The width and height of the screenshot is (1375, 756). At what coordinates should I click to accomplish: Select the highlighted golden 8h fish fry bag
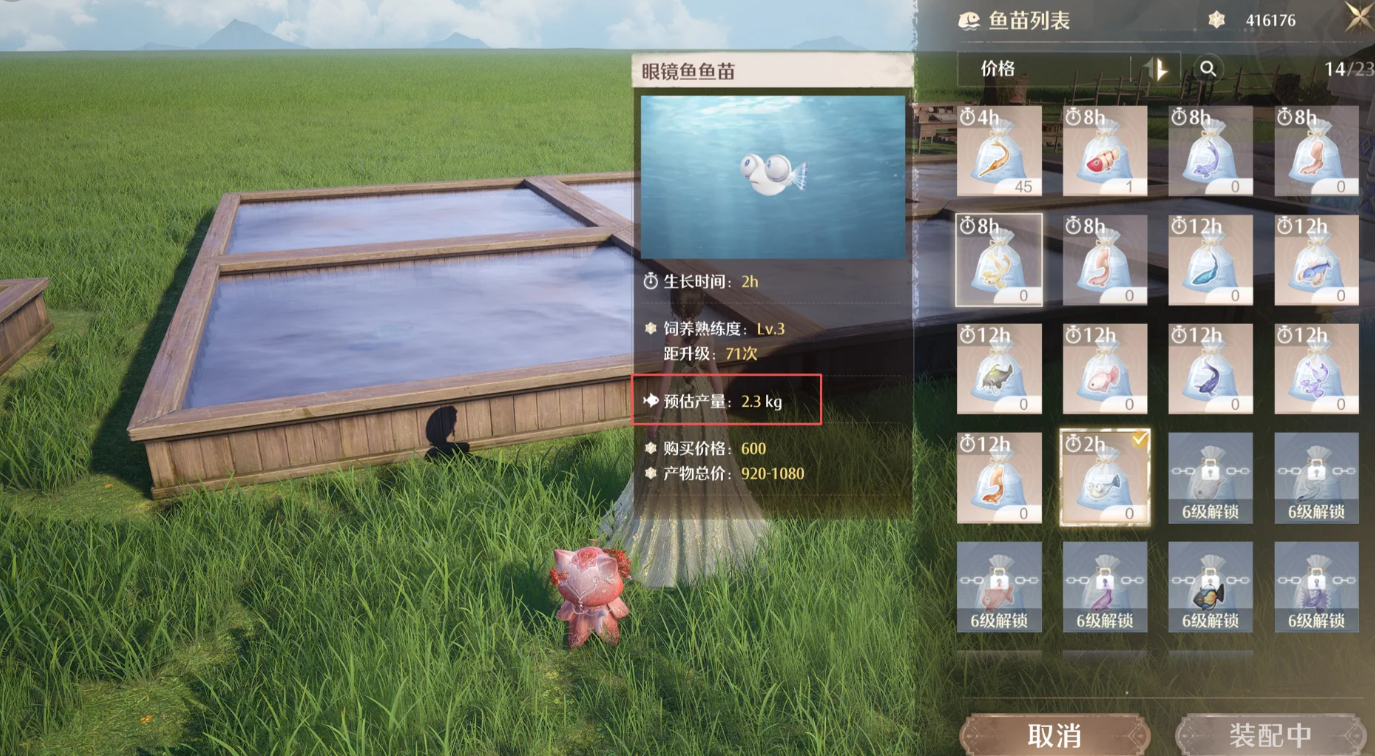click(998, 260)
